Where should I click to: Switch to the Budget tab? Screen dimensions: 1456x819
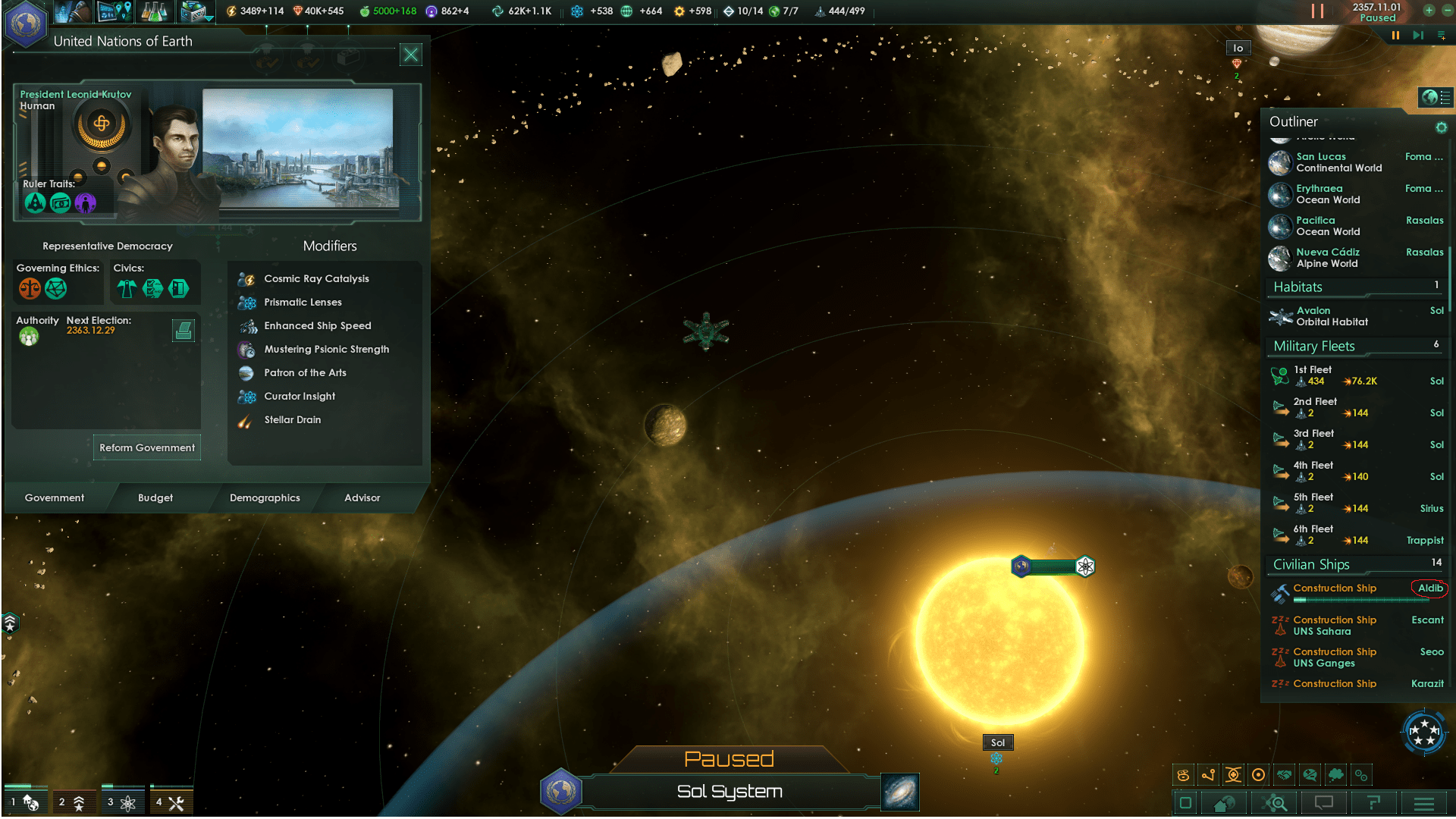point(155,498)
